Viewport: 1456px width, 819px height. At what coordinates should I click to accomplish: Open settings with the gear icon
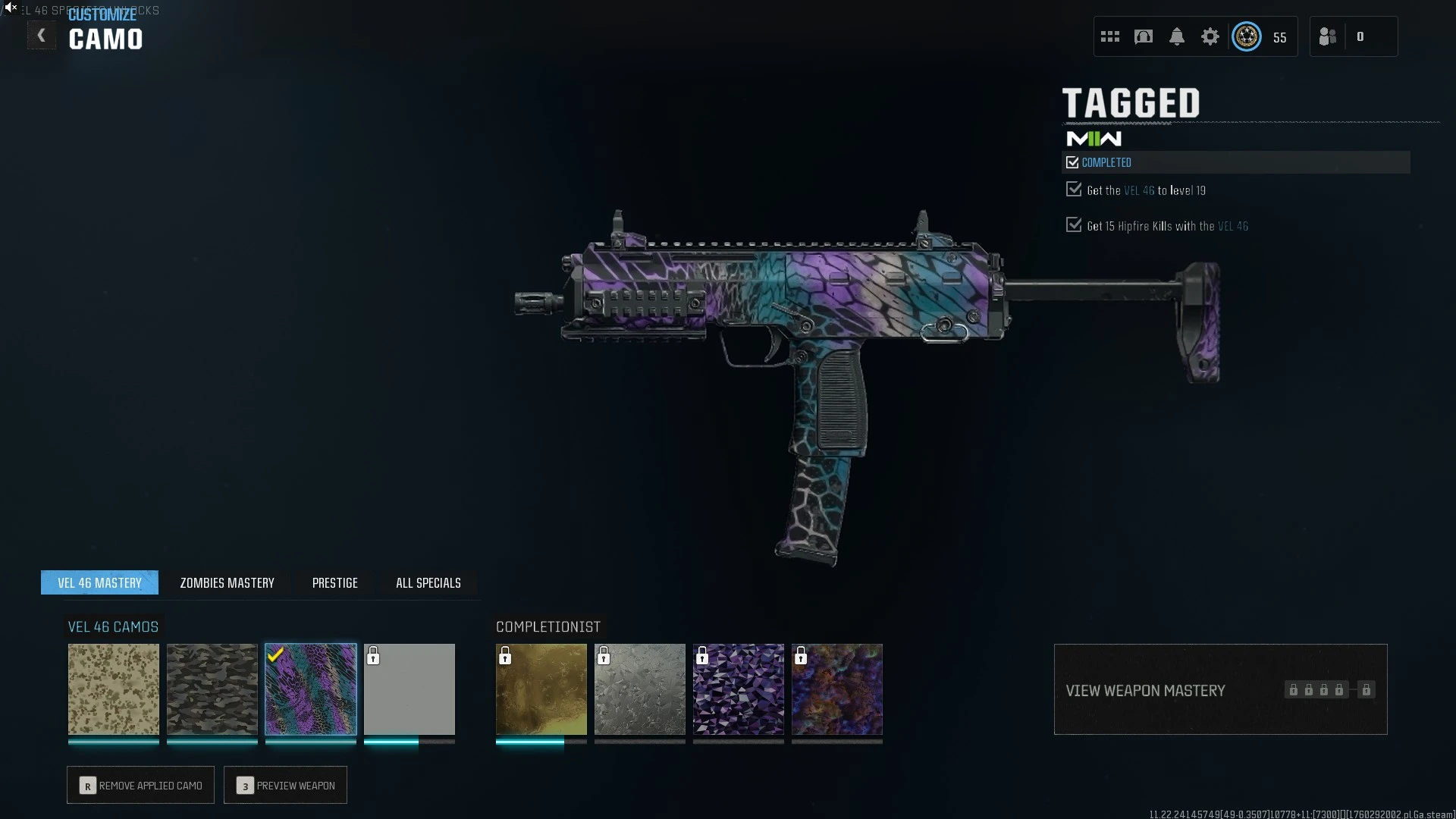tap(1210, 36)
